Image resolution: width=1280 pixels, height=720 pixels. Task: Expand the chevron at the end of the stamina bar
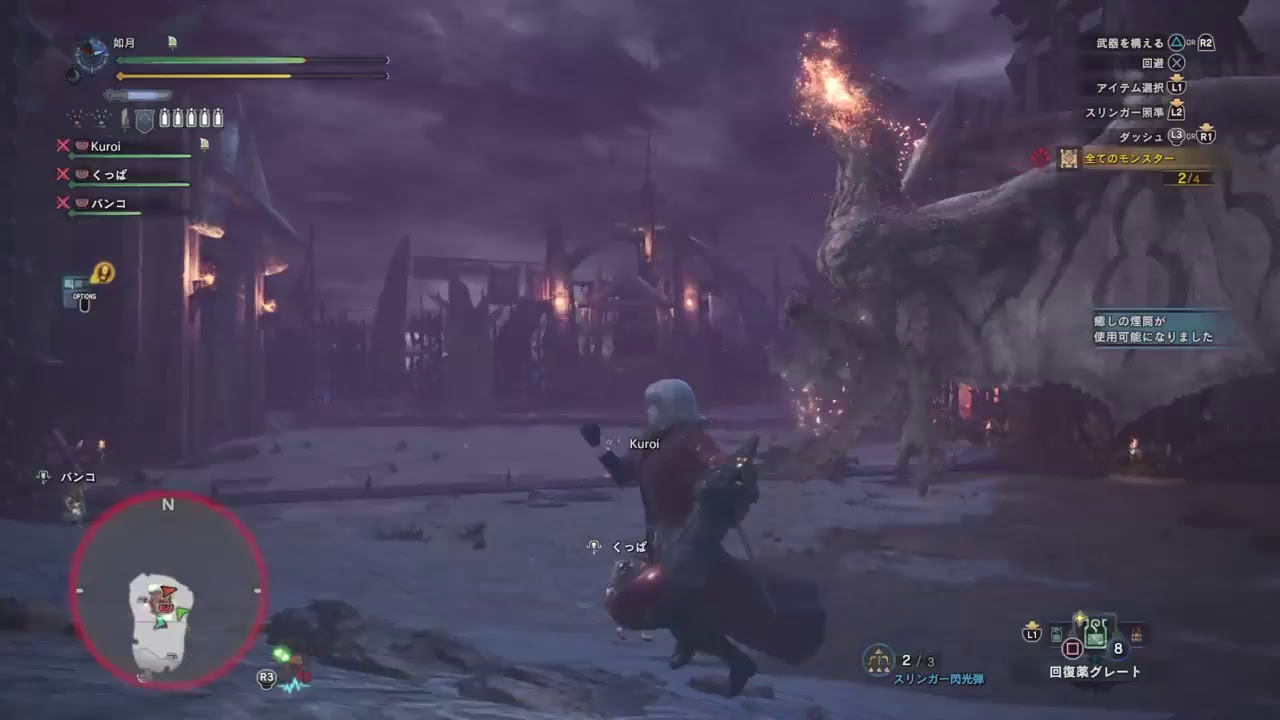[x=387, y=76]
